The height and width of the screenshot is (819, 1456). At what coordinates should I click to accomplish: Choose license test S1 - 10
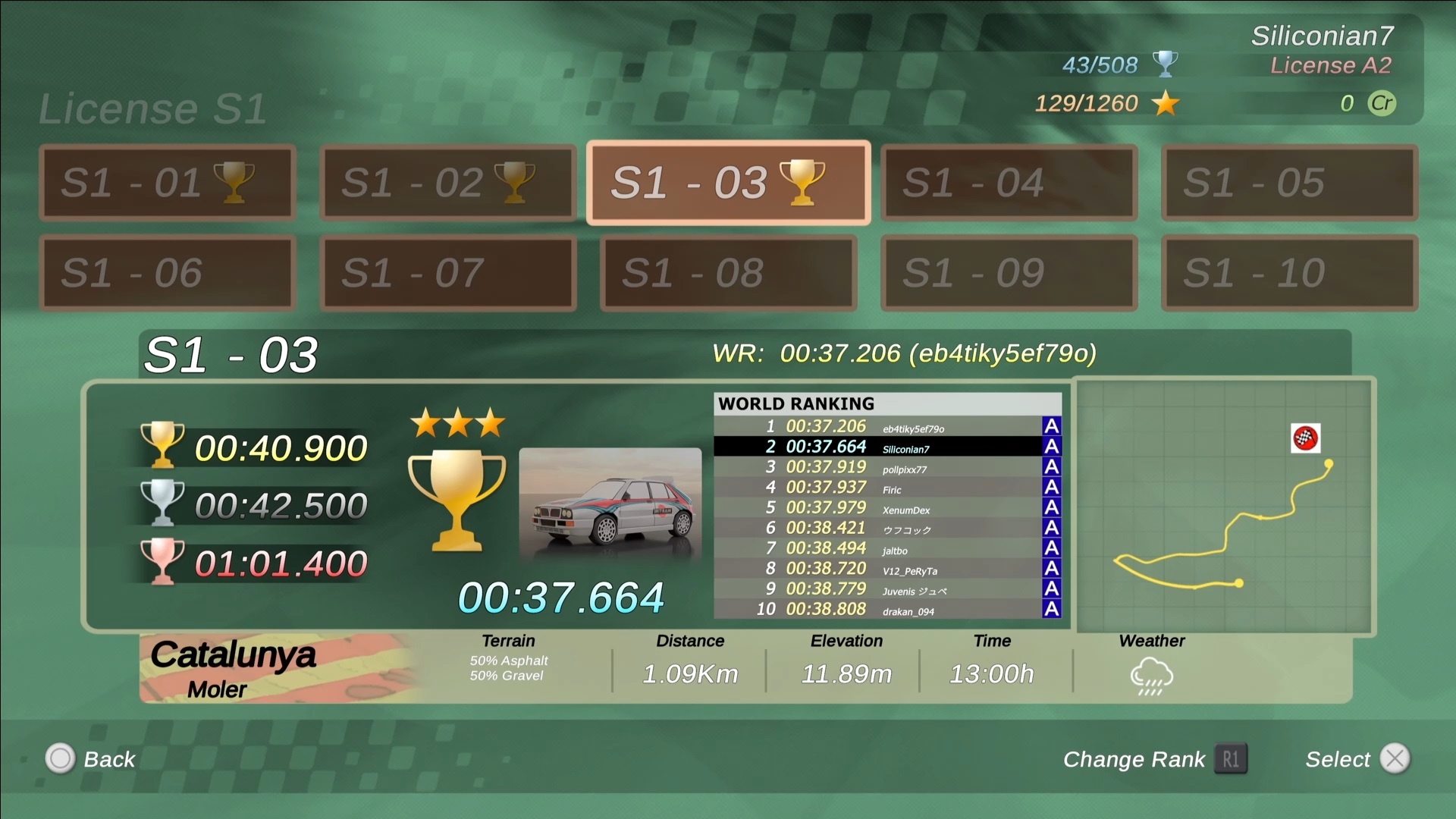1289,273
